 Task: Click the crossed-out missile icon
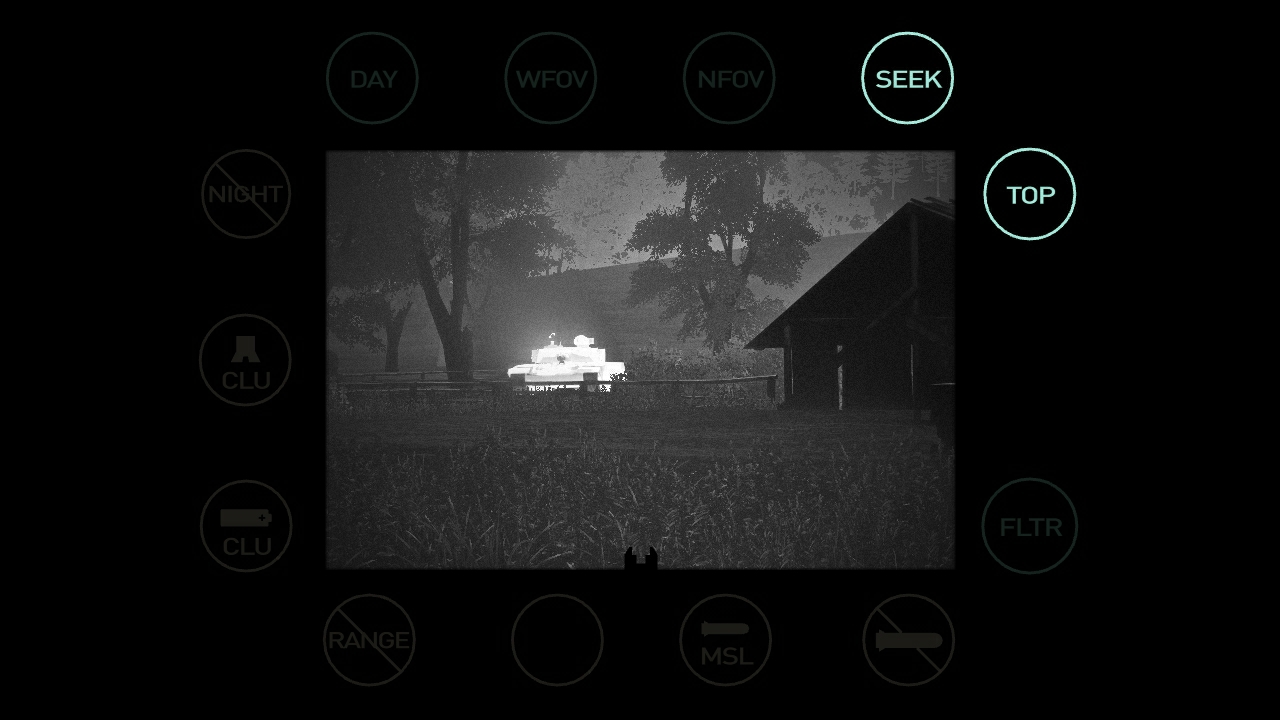(x=908, y=640)
